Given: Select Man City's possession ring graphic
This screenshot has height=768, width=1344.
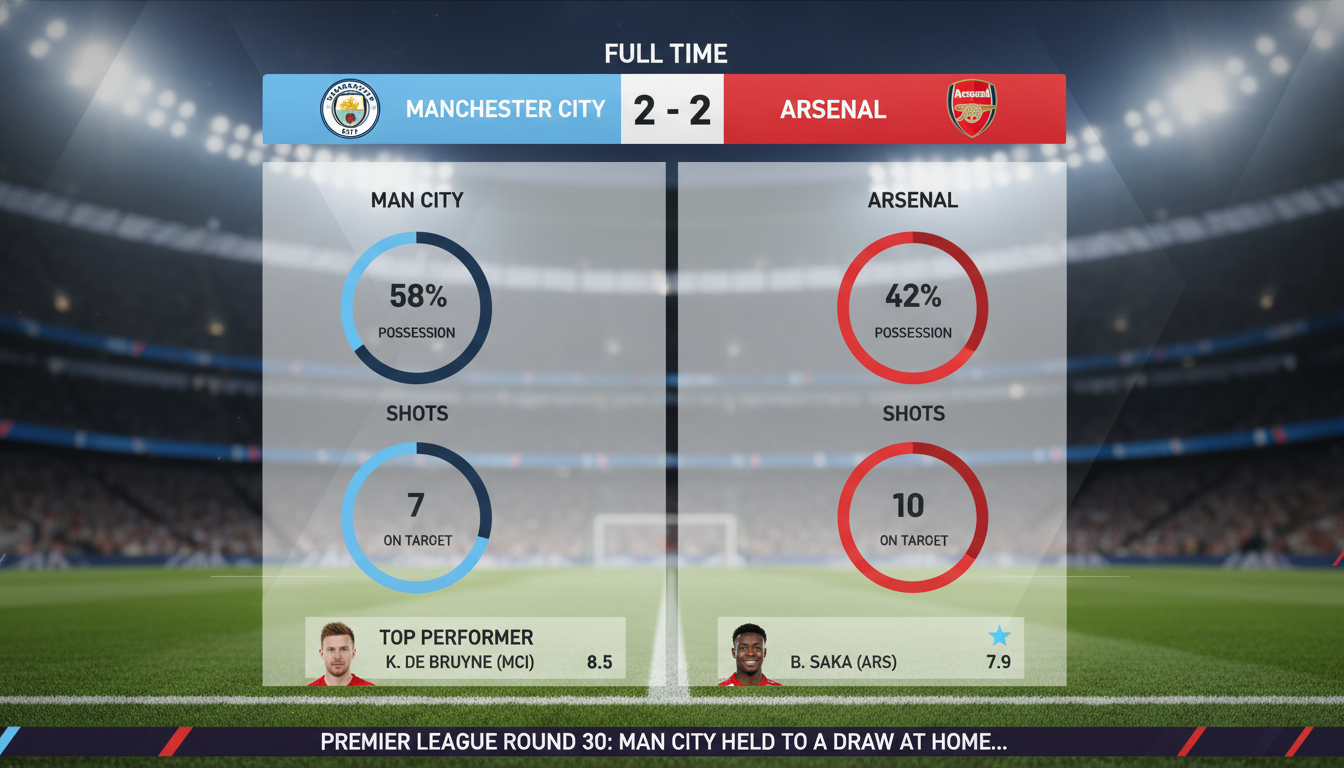Looking at the screenshot, I should (x=415, y=305).
